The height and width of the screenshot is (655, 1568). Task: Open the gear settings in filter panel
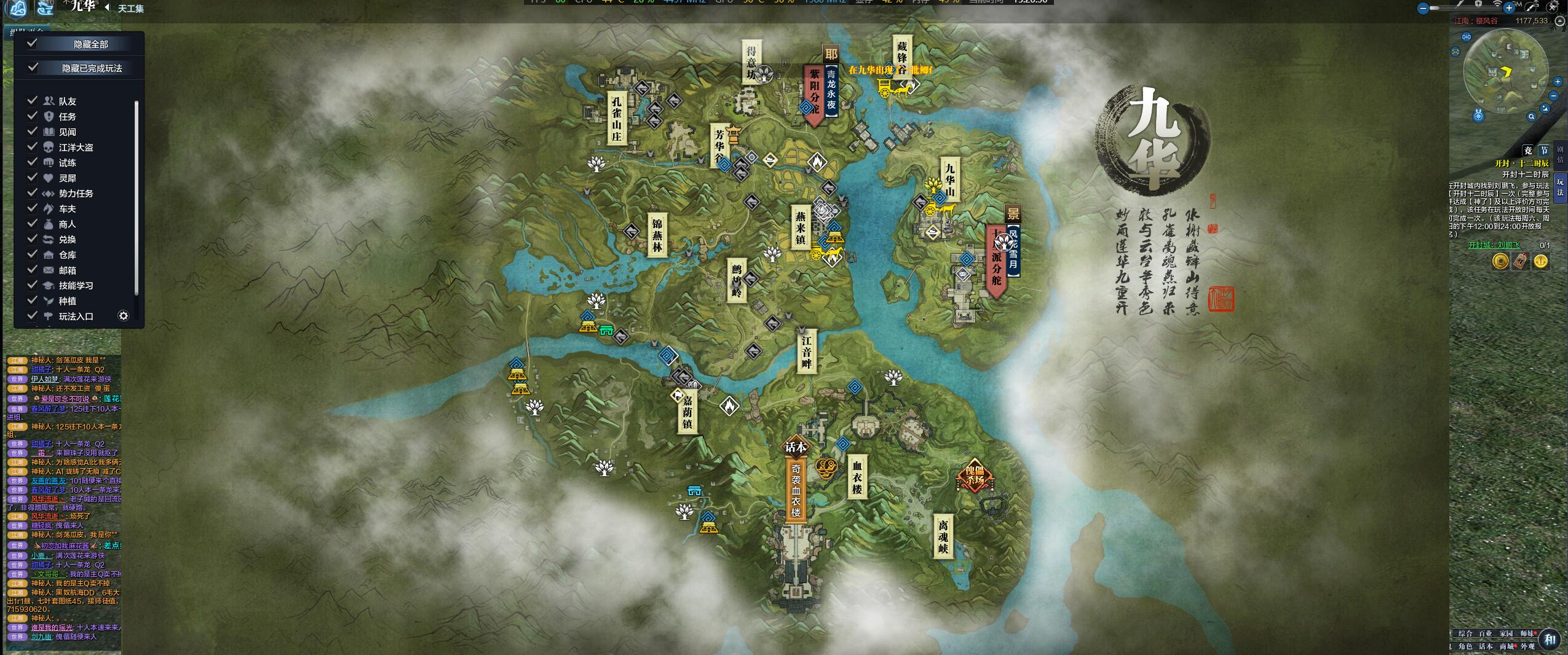124,316
